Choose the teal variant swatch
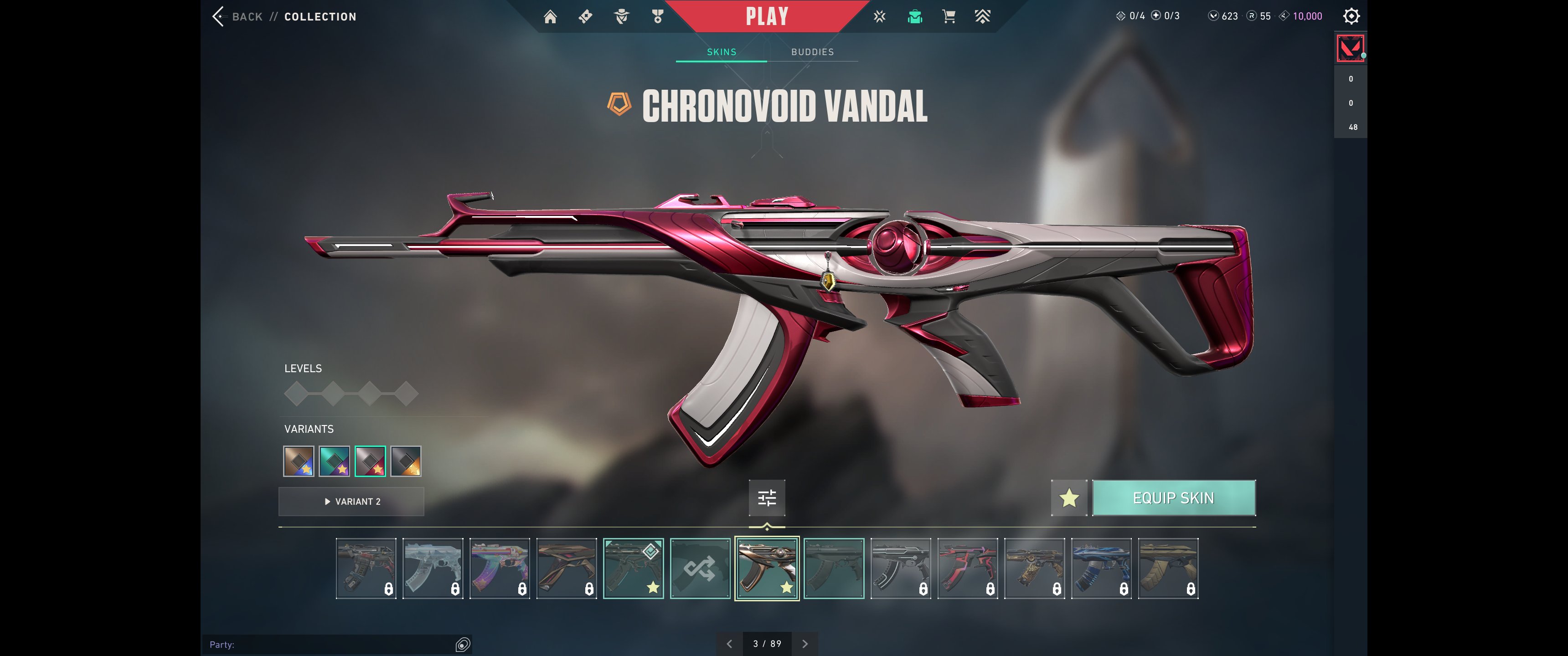1568x656 pixels. (x=334, y=461)
